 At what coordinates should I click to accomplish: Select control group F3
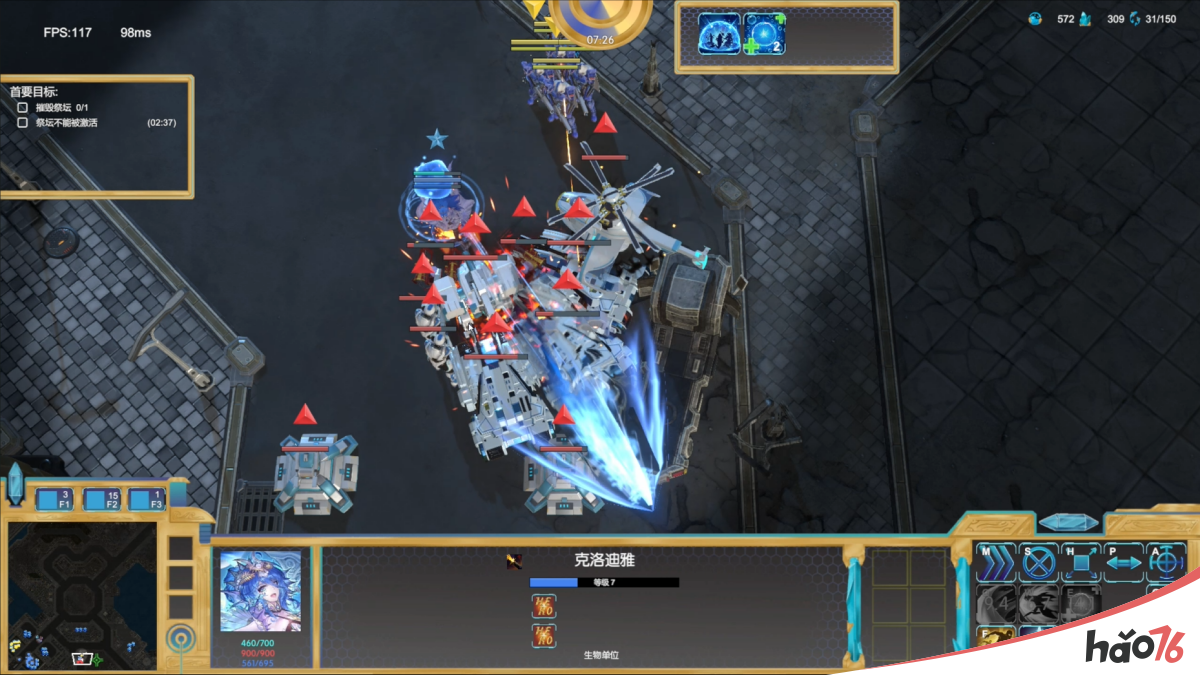point(146,499)
